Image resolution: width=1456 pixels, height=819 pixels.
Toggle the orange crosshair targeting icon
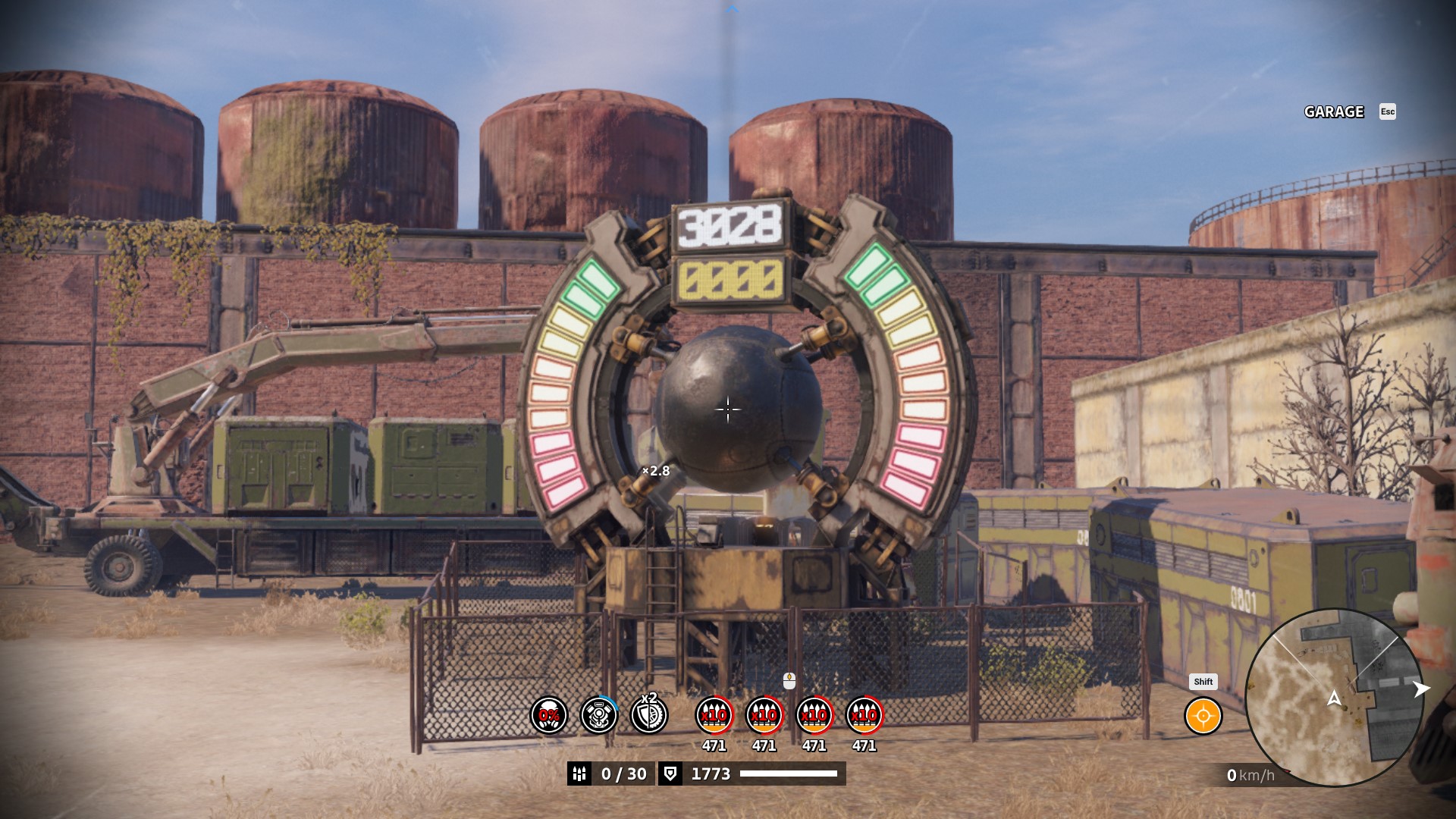(1203, 716)
